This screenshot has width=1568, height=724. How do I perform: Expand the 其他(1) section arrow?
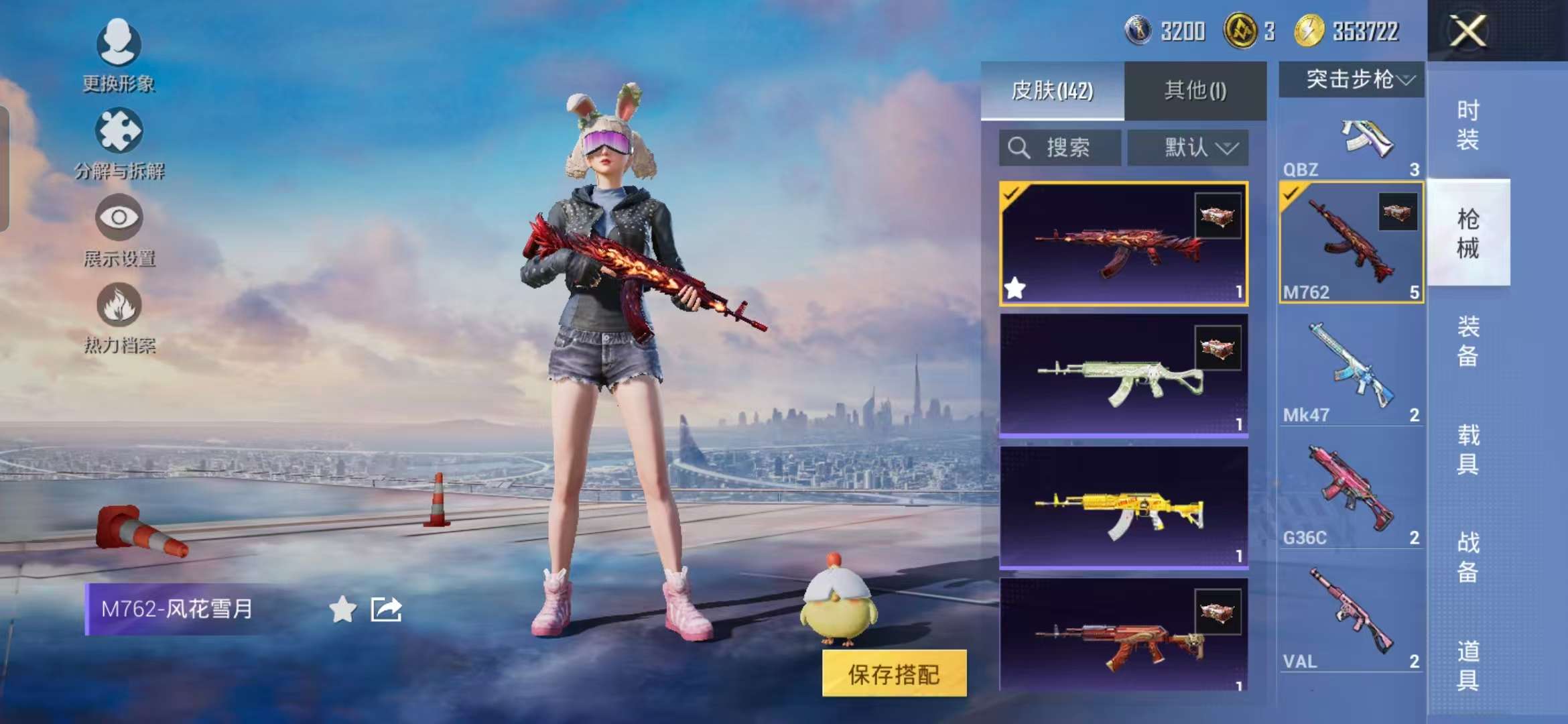tap(1195, 91)
